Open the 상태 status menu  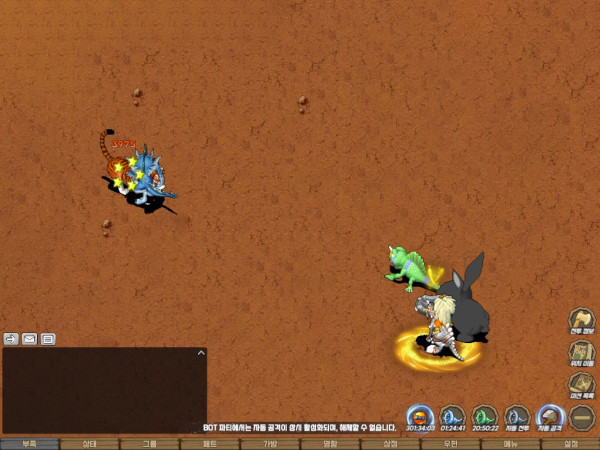coord(89,443)
